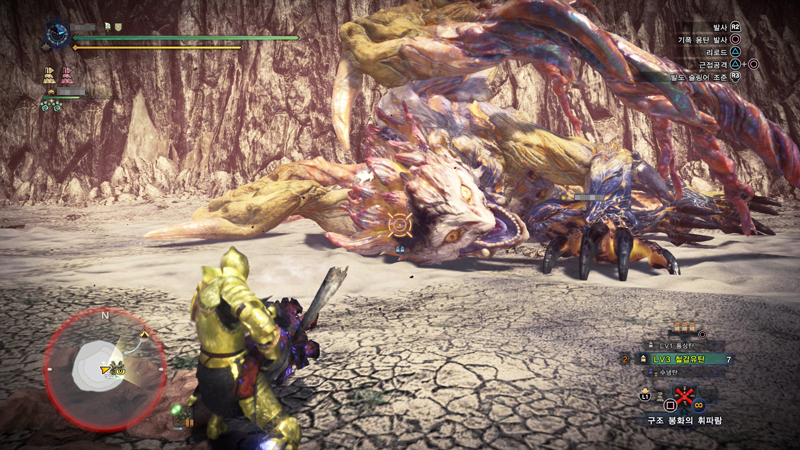Click the green shield status icon
Screen dimensions: 800x450
(x=117, y=27)
